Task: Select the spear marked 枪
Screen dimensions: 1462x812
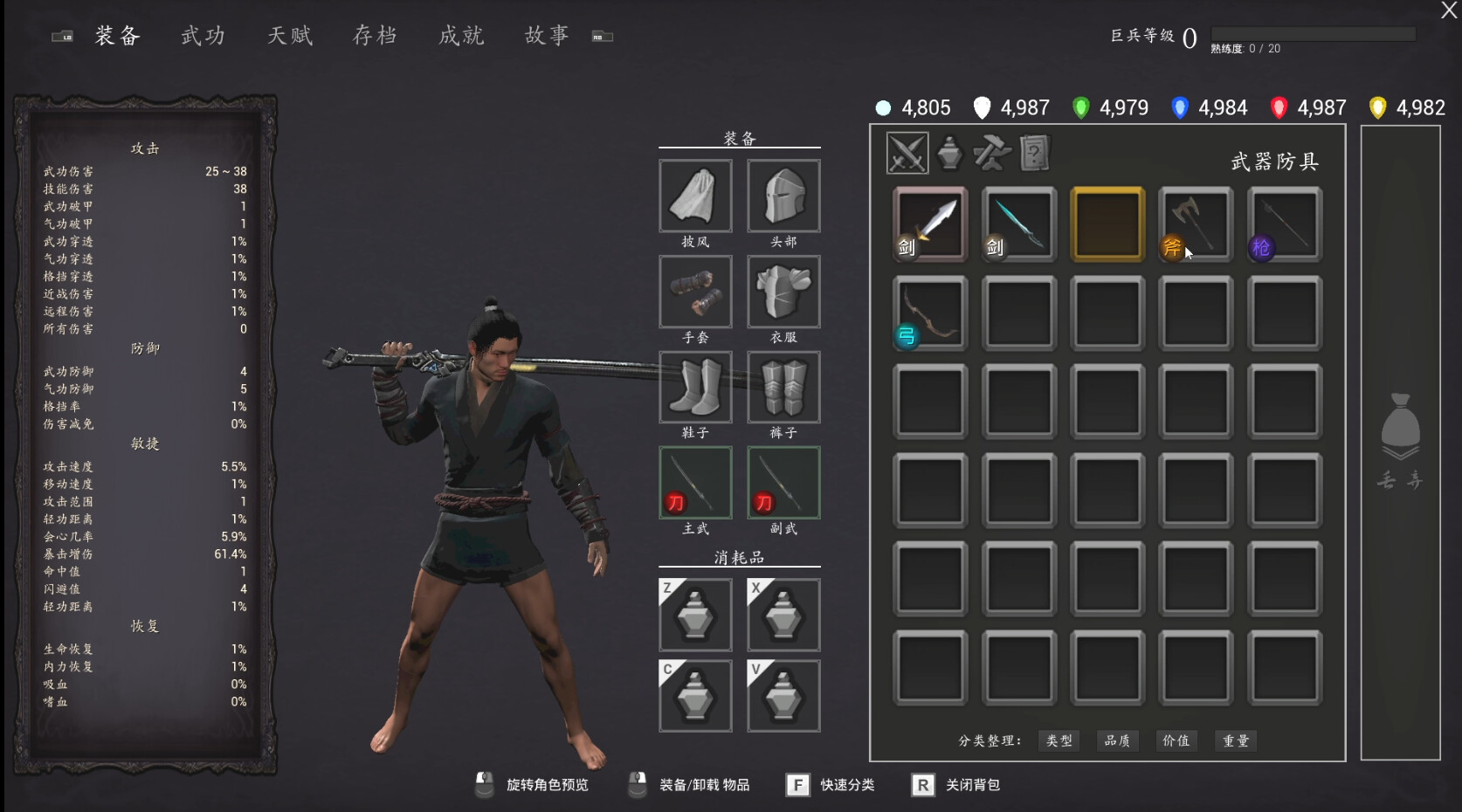Action: [1284, 224]
